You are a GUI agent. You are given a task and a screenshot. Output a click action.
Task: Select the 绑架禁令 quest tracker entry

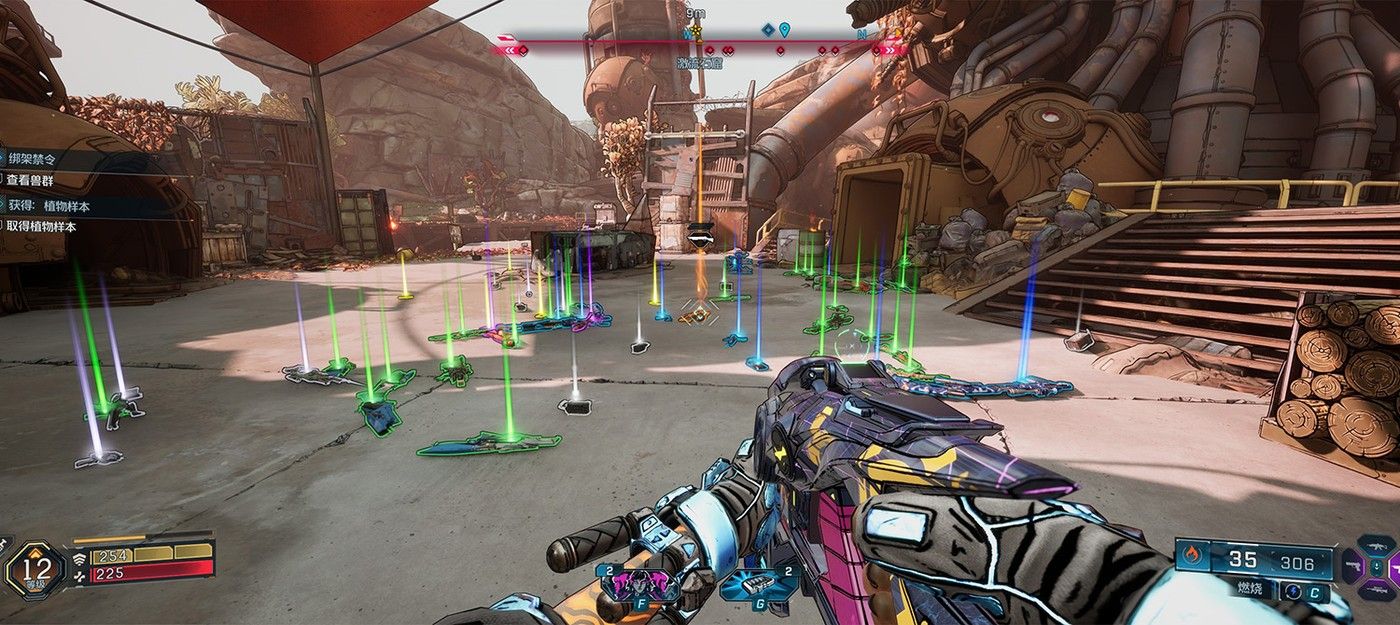(33, 156)
